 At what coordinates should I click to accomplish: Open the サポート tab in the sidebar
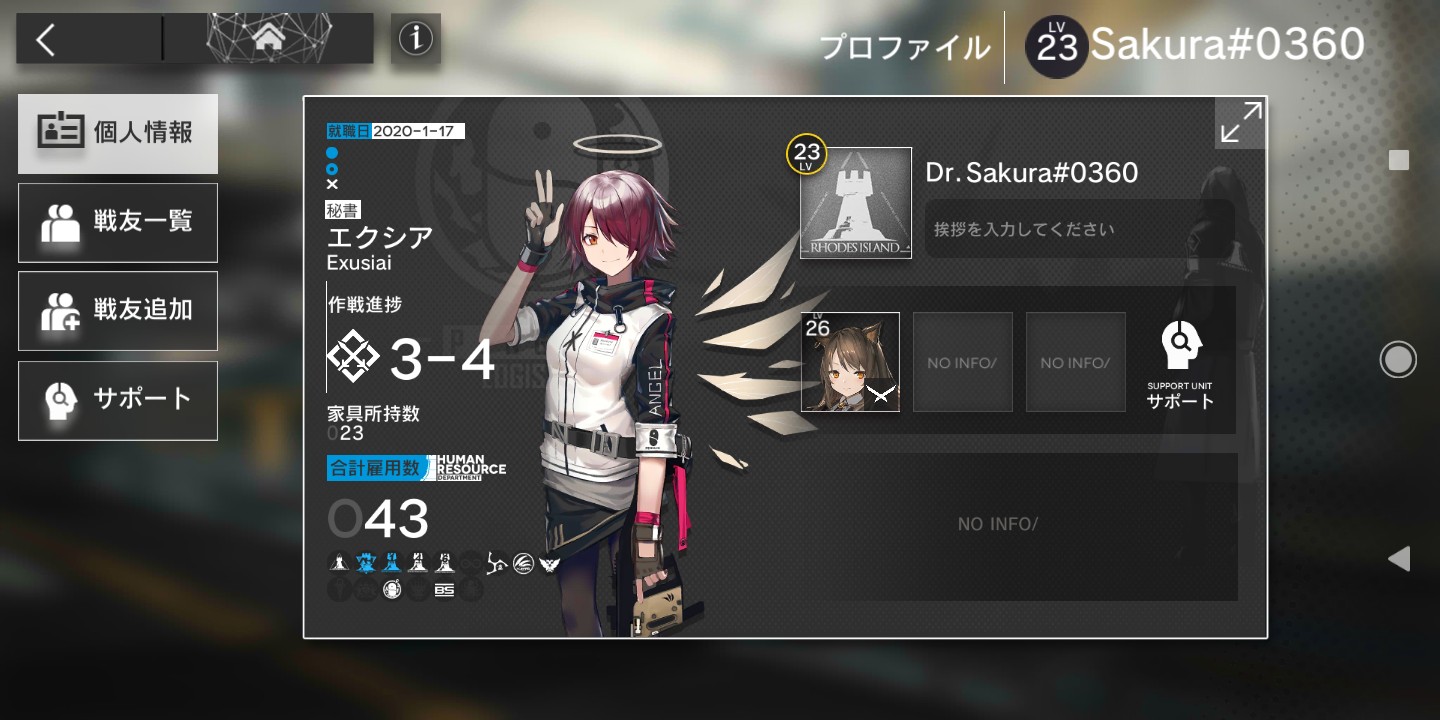[x=118, y=400]
